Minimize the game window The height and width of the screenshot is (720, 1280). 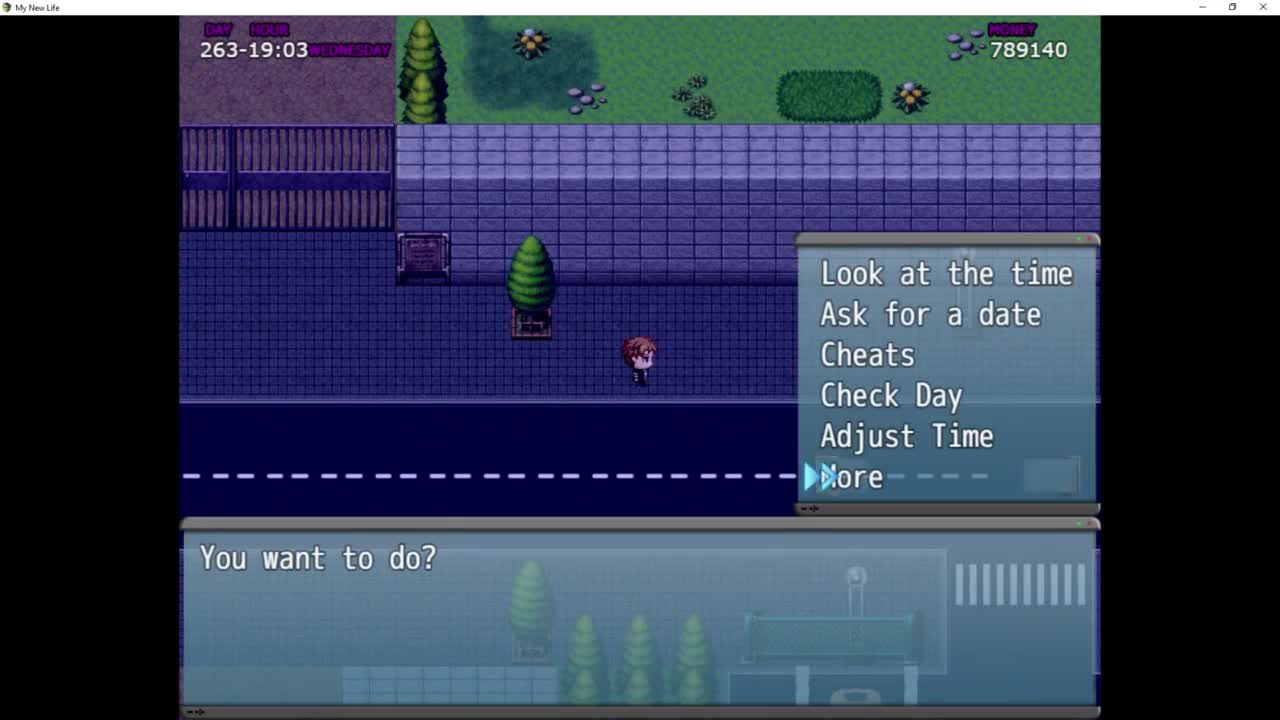click(1202, 7)
